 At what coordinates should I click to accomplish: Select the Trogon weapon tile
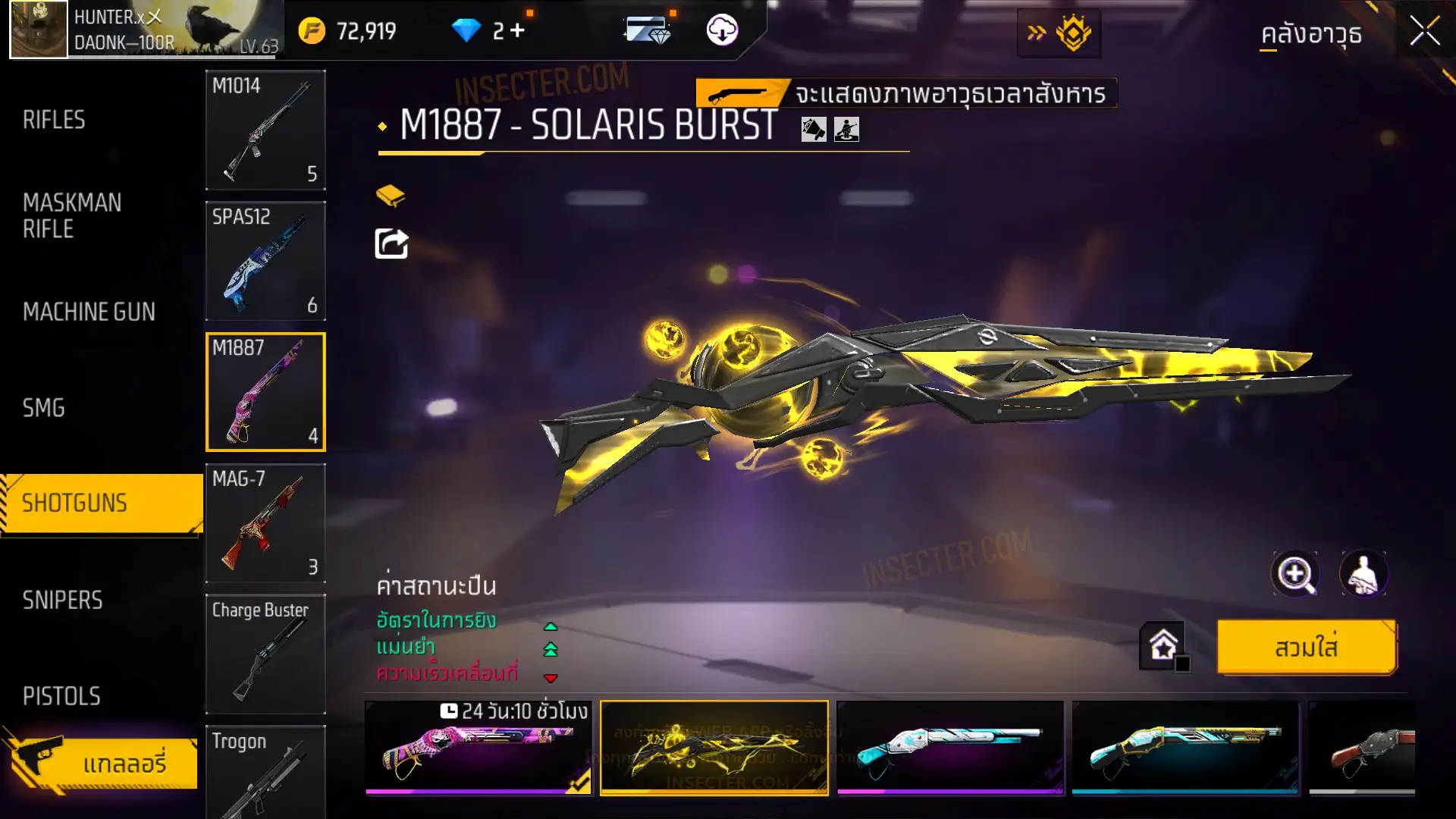[x=265, y=772]
